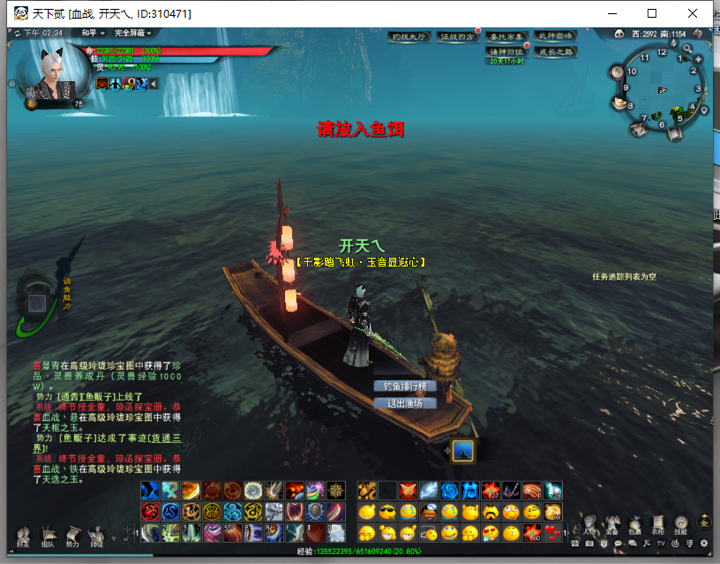
Task: Open the 征战四方 menu
Action: [x=458, y=37]
